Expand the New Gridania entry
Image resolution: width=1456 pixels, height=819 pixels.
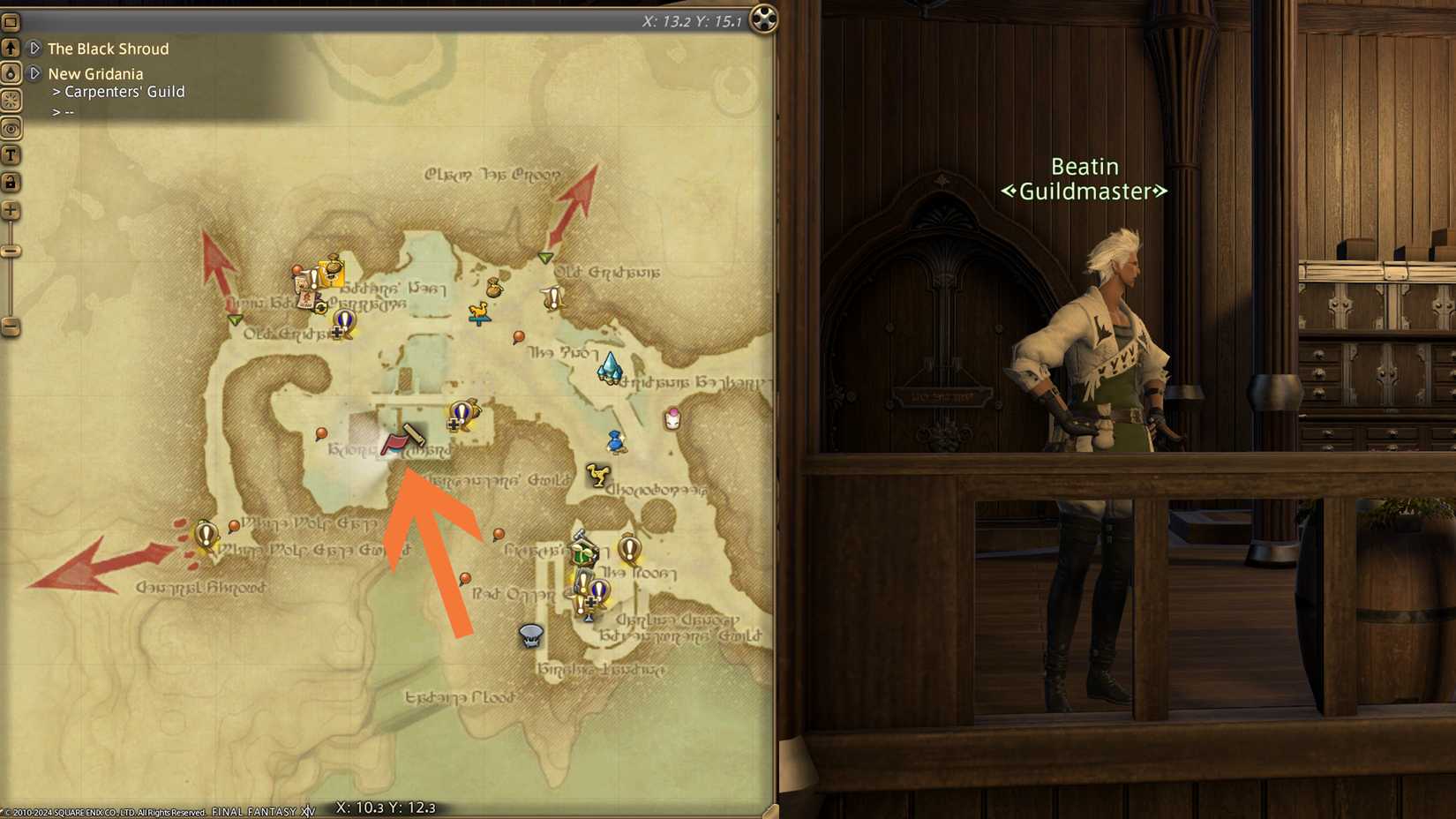(x=35, y=74)
